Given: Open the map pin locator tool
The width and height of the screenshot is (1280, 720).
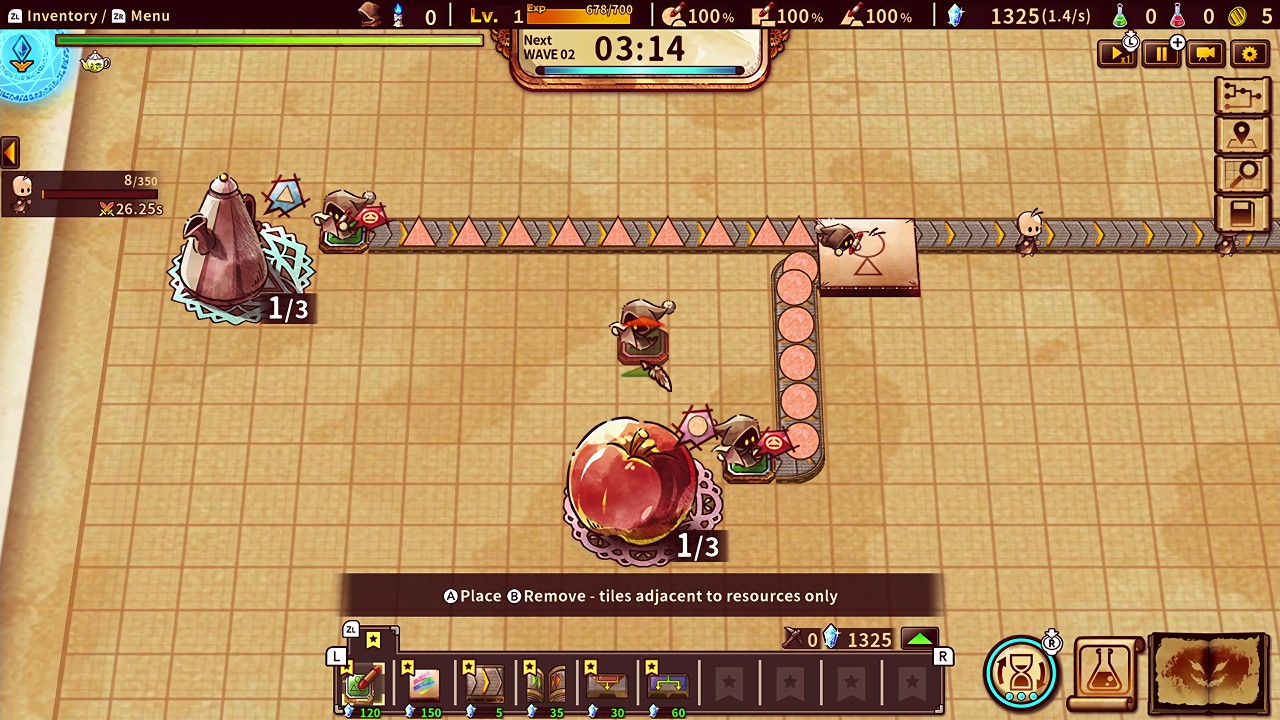Looking at the screenshot, I should (x=1242, y=133).
